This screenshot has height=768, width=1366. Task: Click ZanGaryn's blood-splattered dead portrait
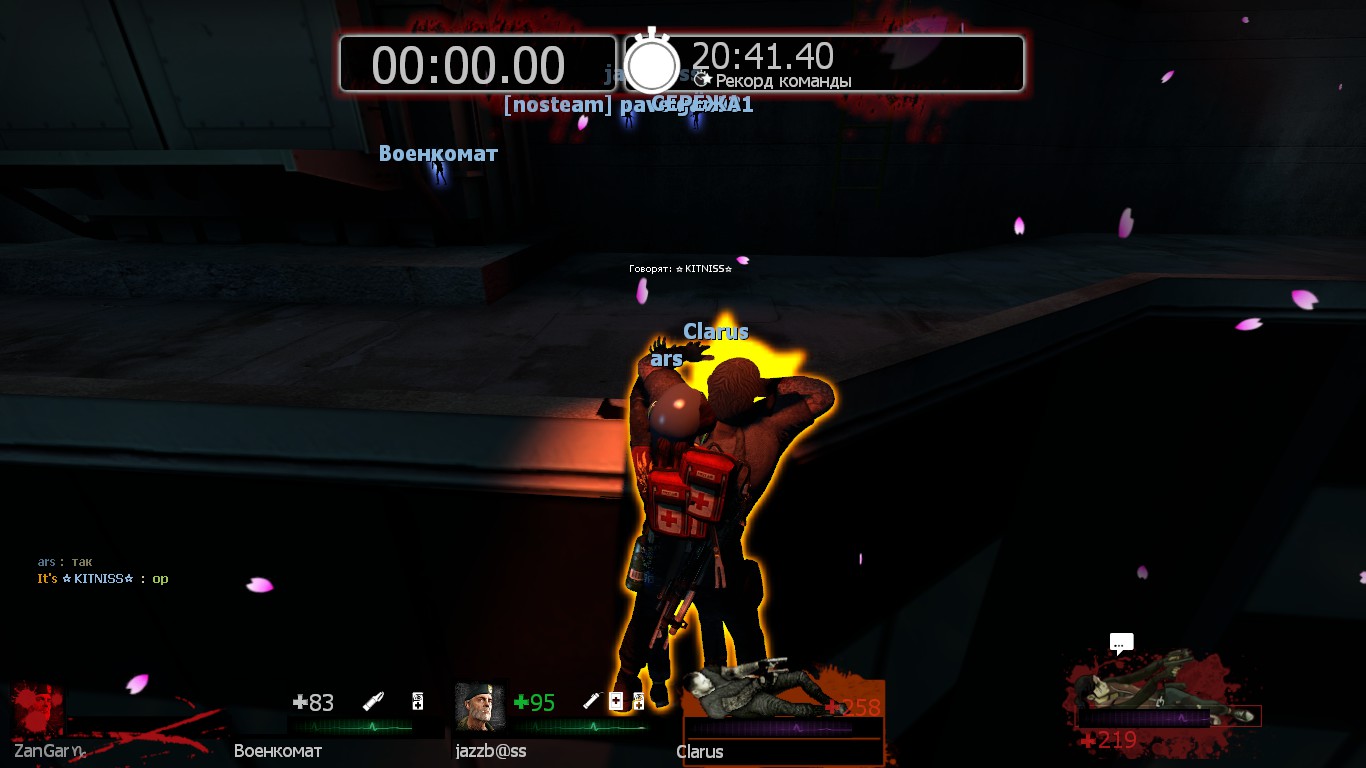click(38, 710)
